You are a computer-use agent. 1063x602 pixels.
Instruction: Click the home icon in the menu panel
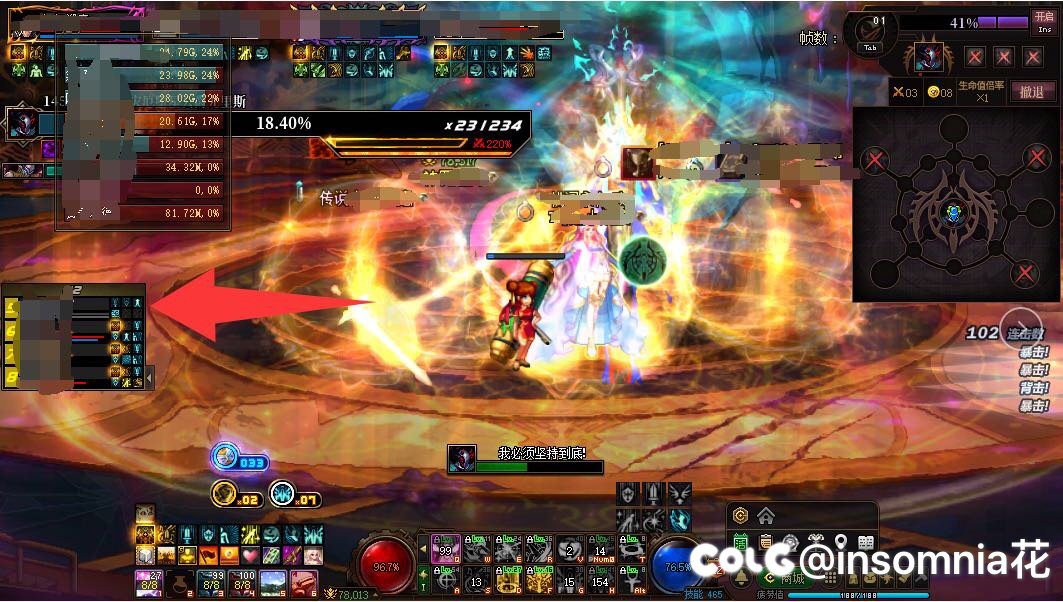click(766, 516)
